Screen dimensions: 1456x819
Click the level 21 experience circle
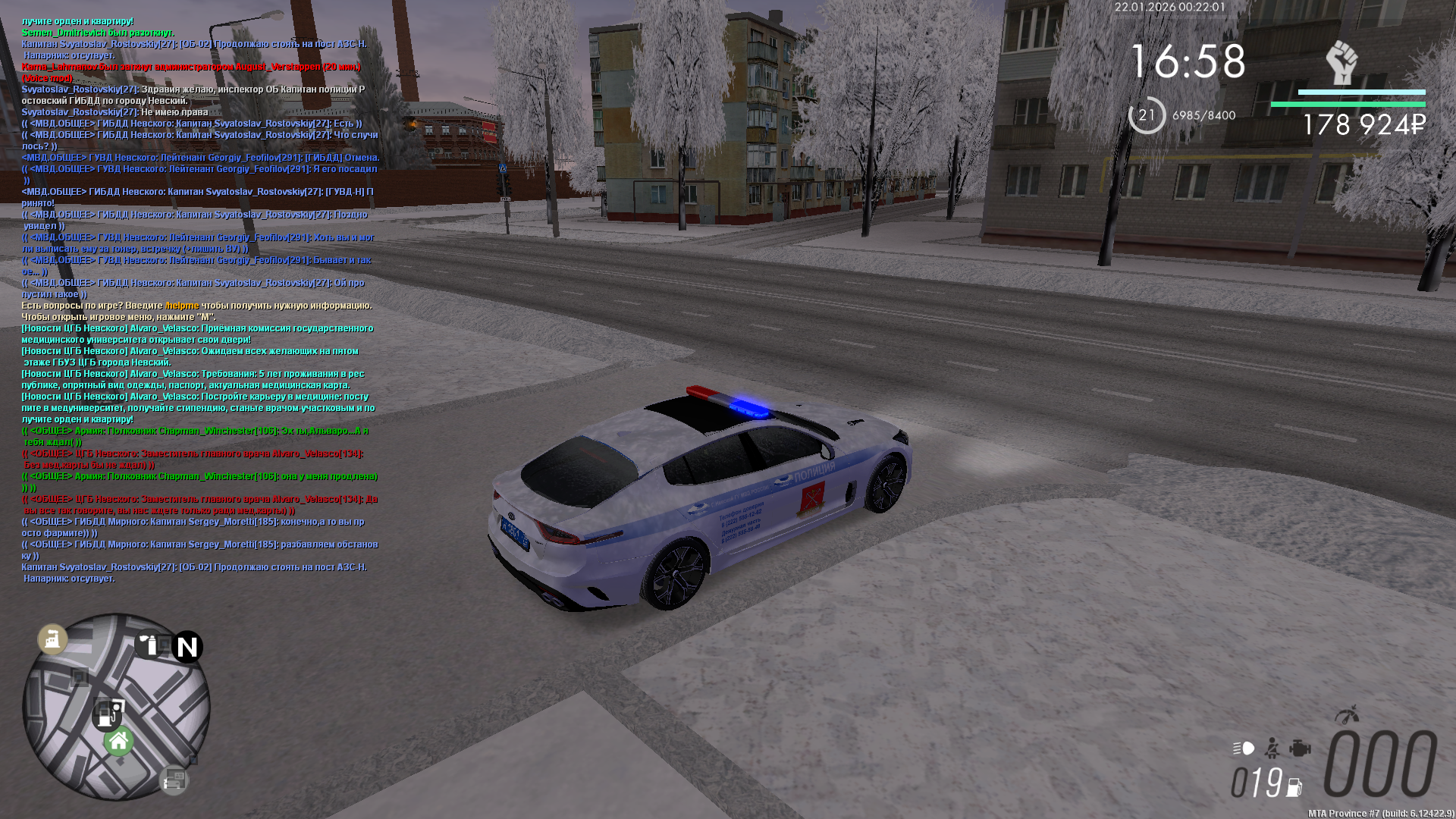[1147, 115]
